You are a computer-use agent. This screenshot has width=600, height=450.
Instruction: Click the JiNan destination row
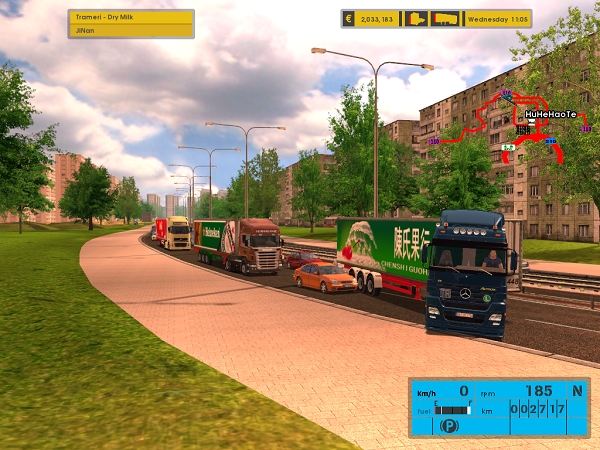(131, 31)
